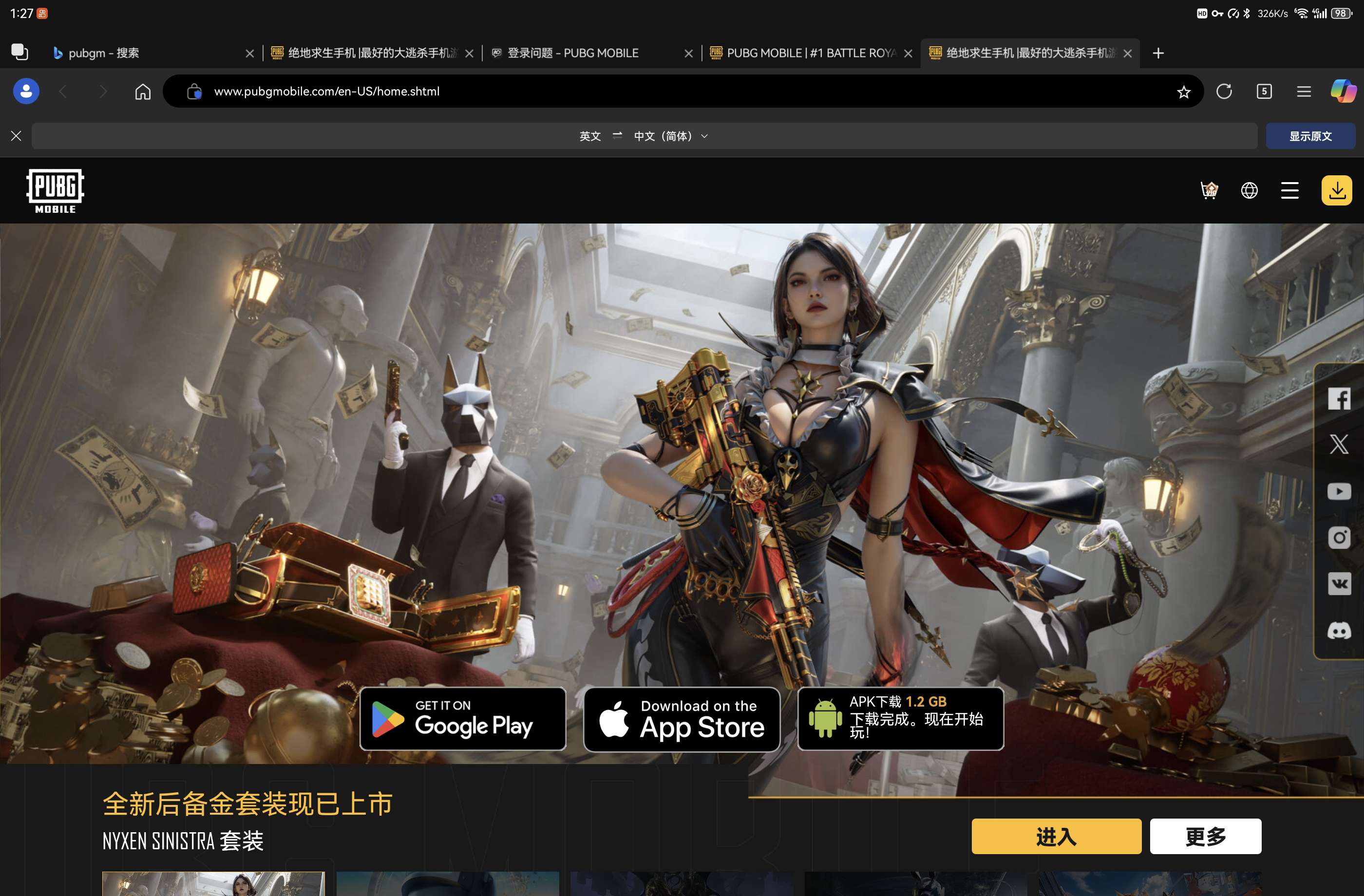Dismiss the translation bar with the X
This screenshot has width=1364, height=896.
click(x=16, y=136)
